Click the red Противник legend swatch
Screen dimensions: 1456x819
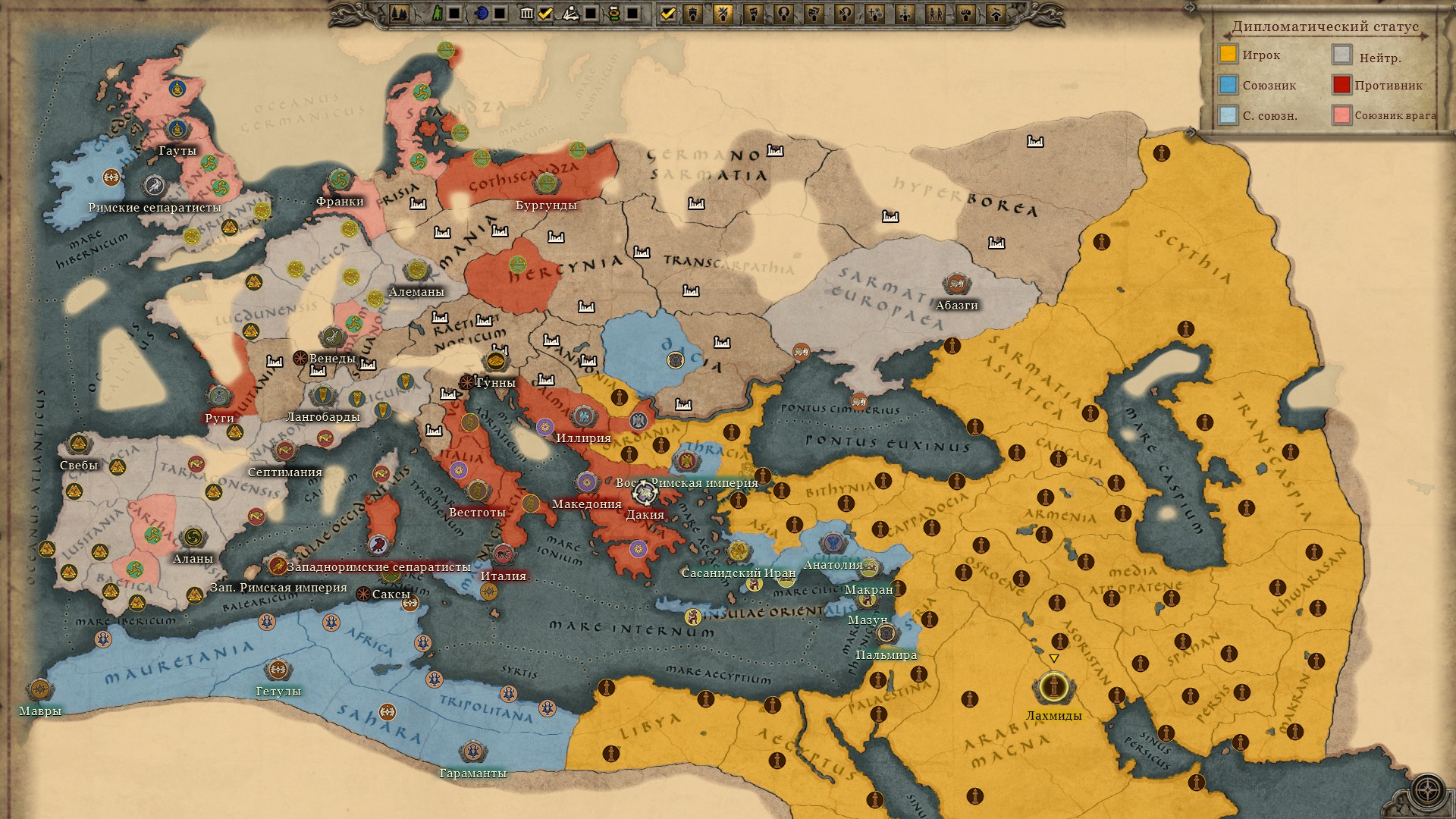[x=1341, y=85]
